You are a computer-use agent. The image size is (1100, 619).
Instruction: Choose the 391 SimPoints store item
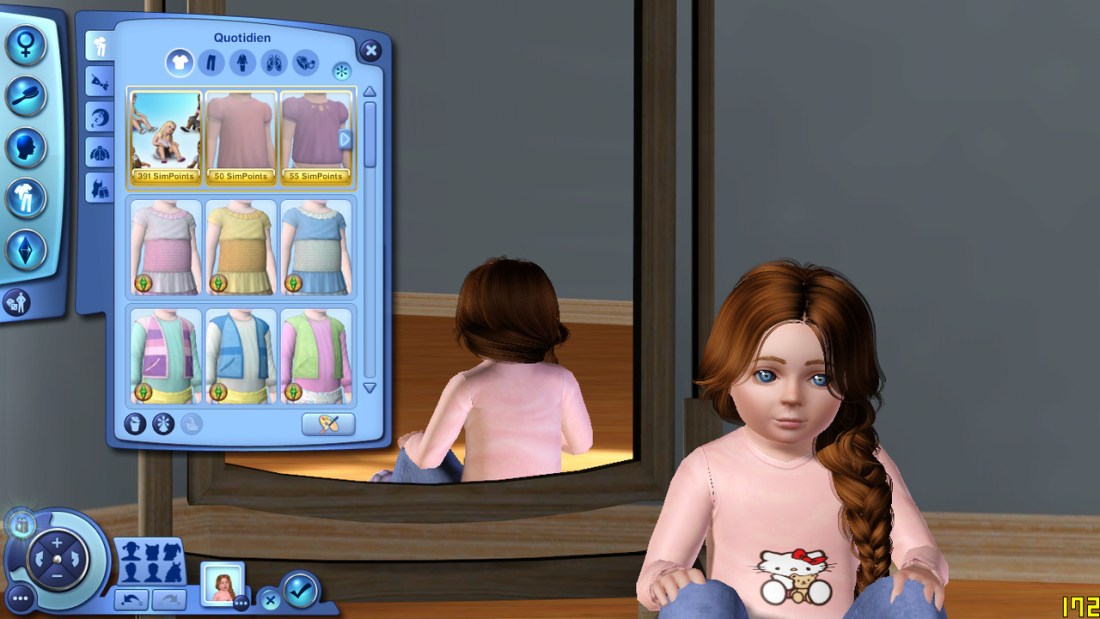pos(166,137)
